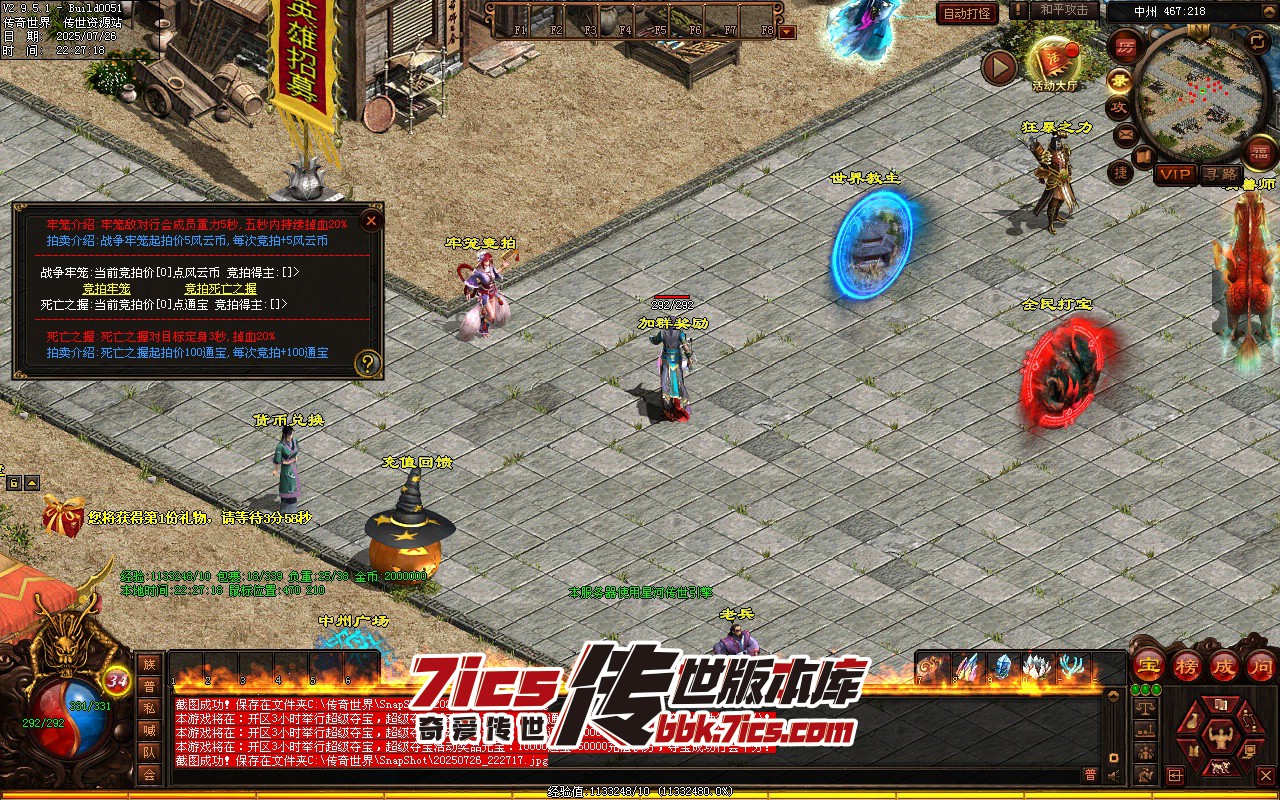Close the auction info dialog

pos(371,220)
